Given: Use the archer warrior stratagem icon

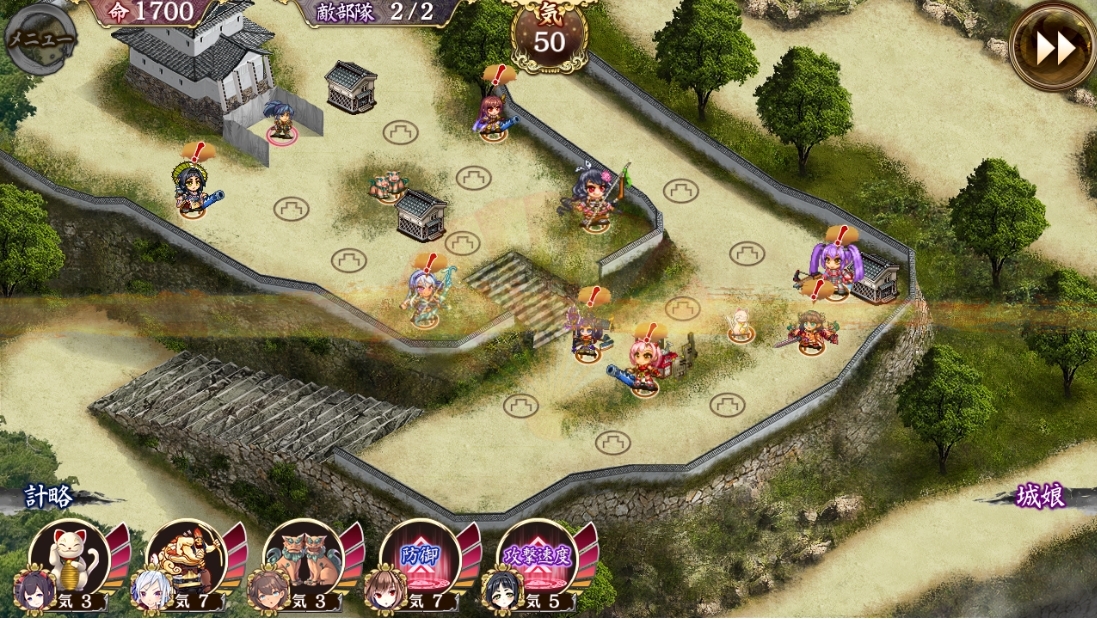Looking at the screenshot, I should [186, 559].
